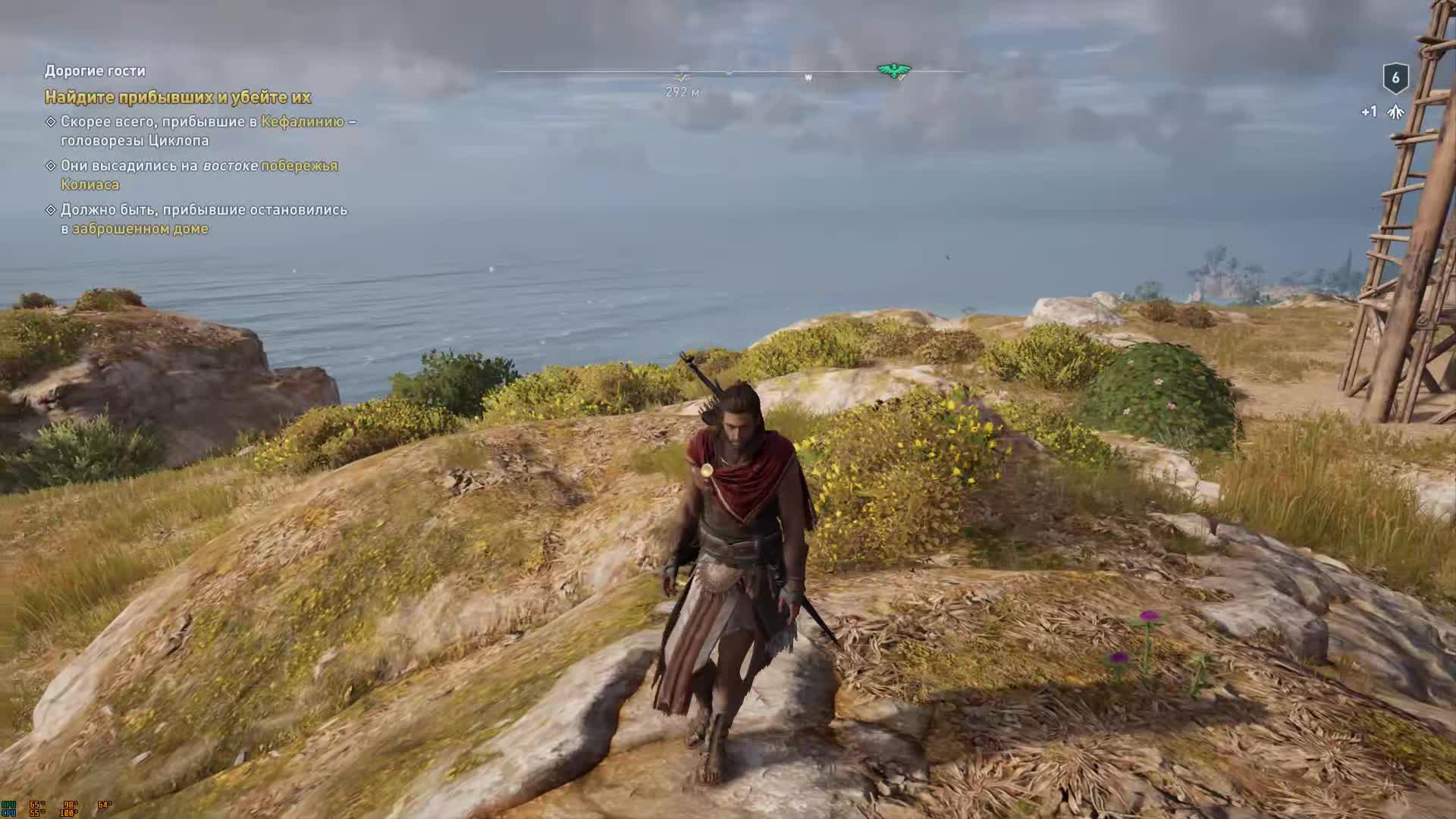
Task: Click the diamond marker beside the last objective
Action: [x=51, y=209]
